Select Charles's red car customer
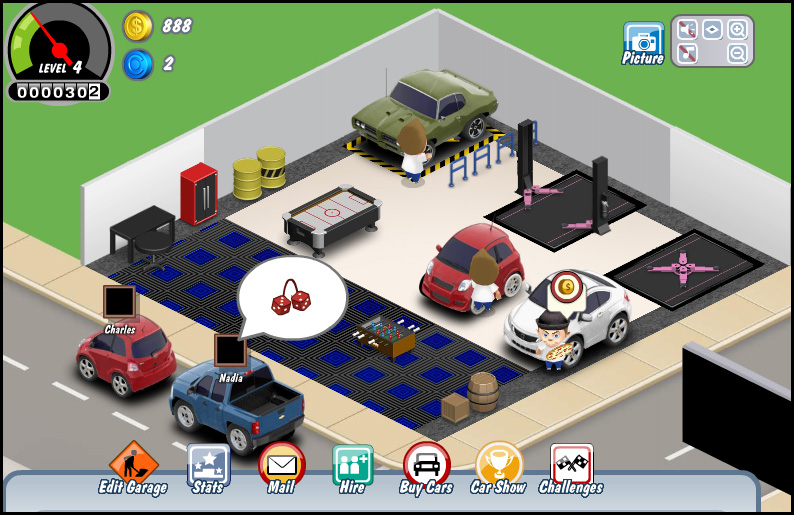This screenshot has height=515, width=794. point(125,354)
